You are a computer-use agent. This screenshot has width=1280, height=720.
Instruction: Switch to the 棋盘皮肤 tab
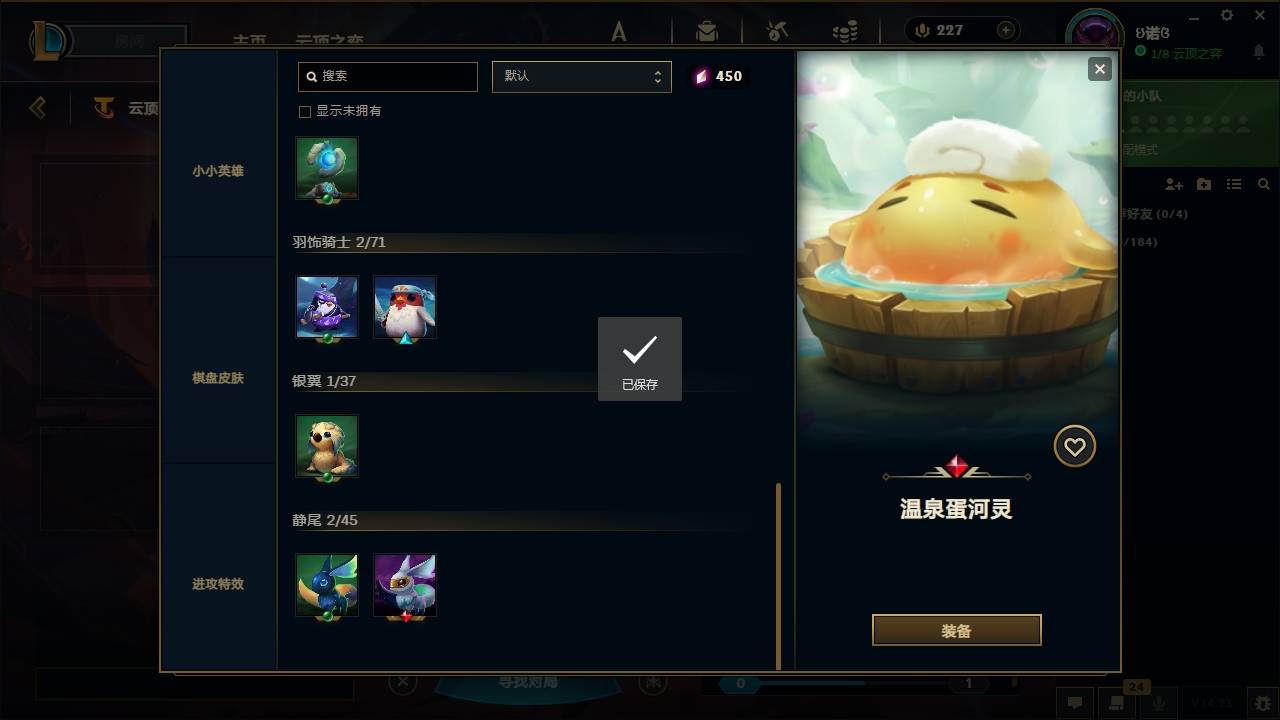click(218, 378)
